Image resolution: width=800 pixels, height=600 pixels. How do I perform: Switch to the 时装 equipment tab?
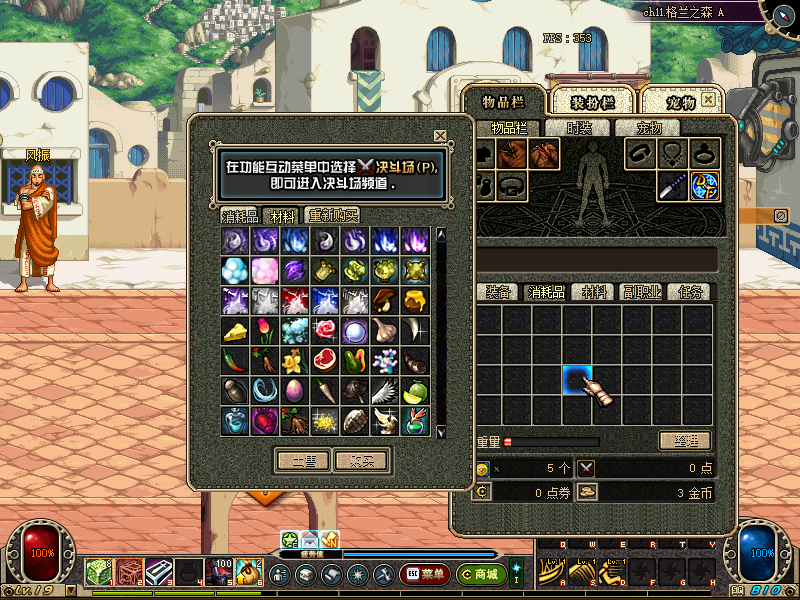pos(580,127)
